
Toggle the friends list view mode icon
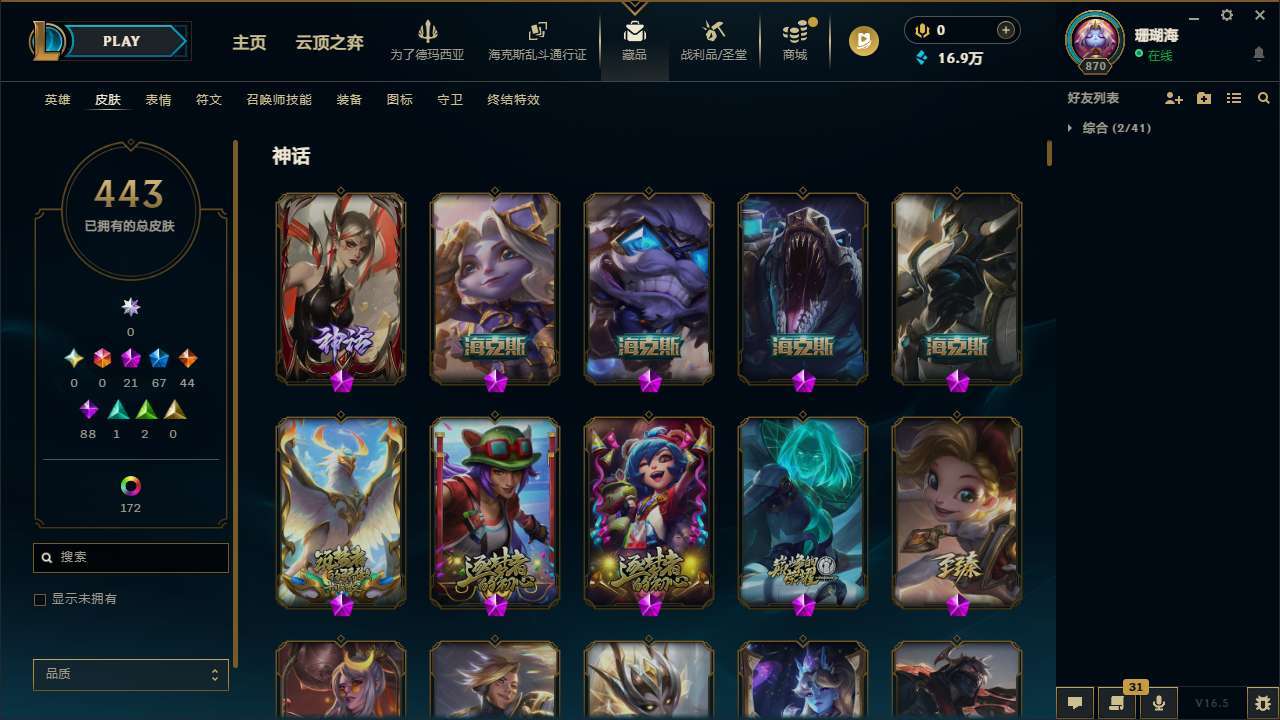pos(1234,98)
